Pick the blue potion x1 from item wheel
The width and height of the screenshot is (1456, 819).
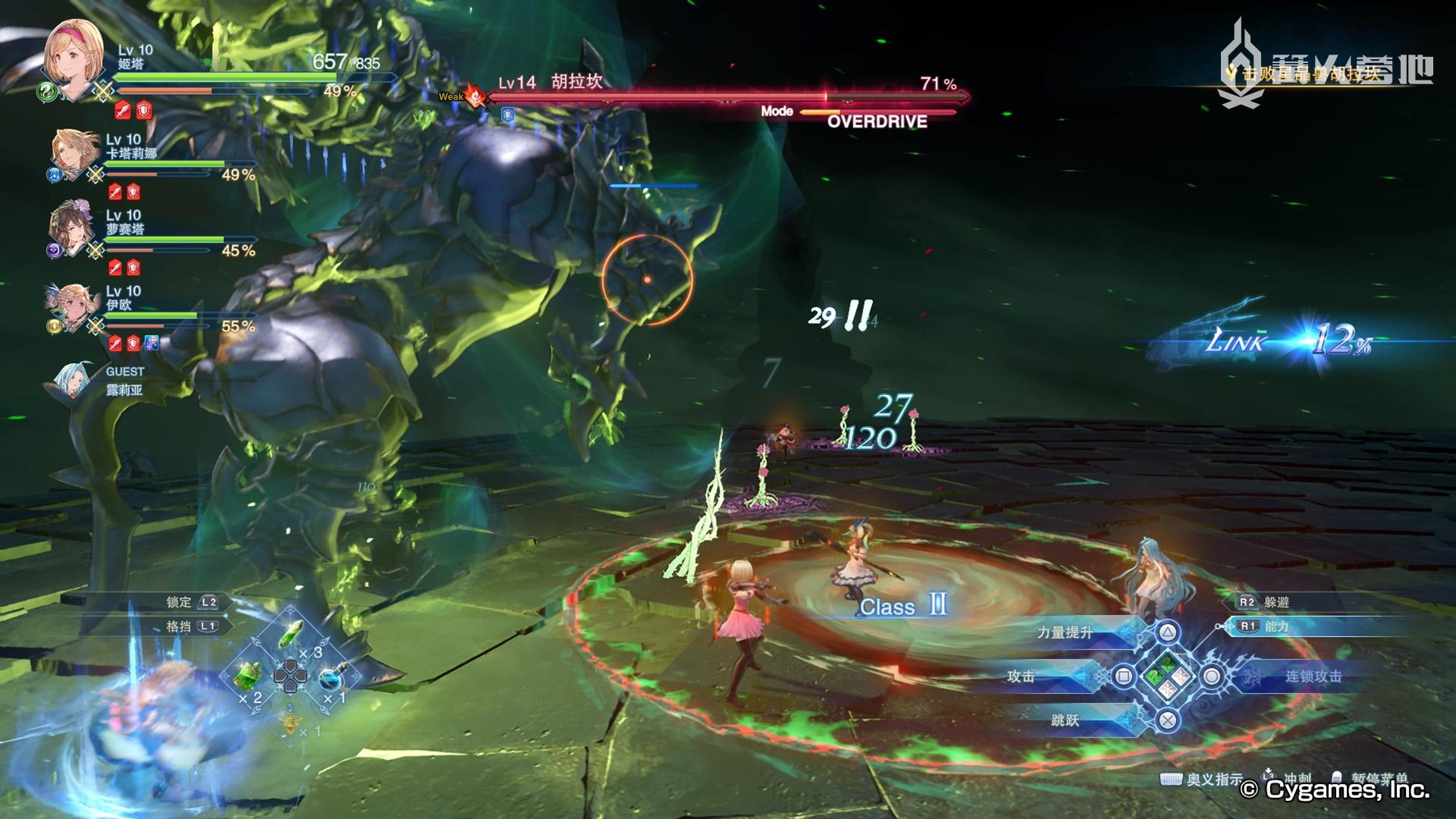(331, 679)
